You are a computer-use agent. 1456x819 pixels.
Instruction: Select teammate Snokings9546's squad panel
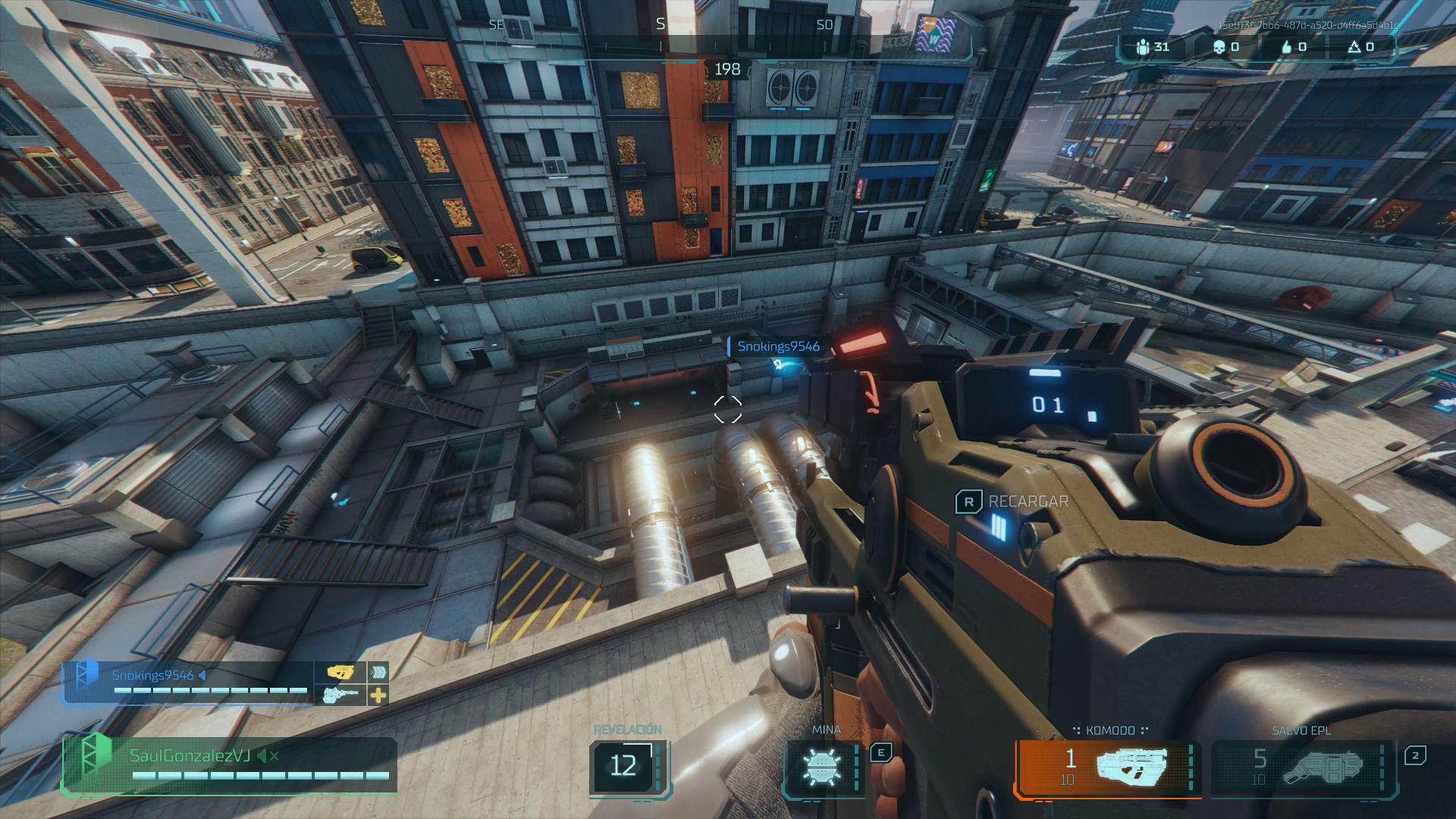(x=188, y=682)
